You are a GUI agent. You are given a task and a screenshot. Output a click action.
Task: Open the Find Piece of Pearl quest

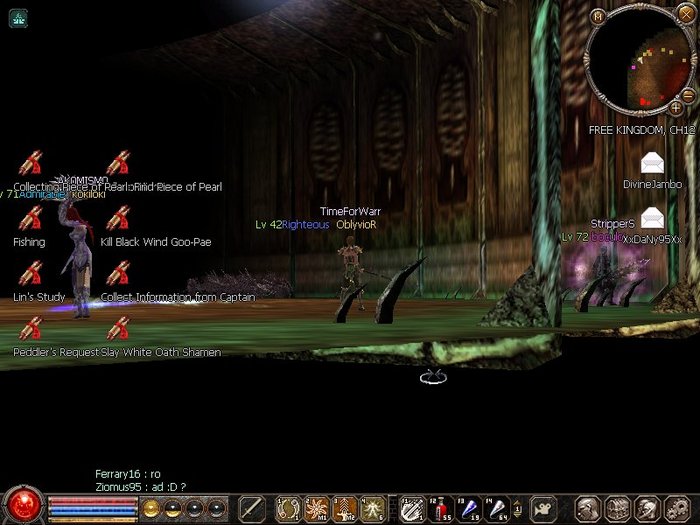point(118,163)
